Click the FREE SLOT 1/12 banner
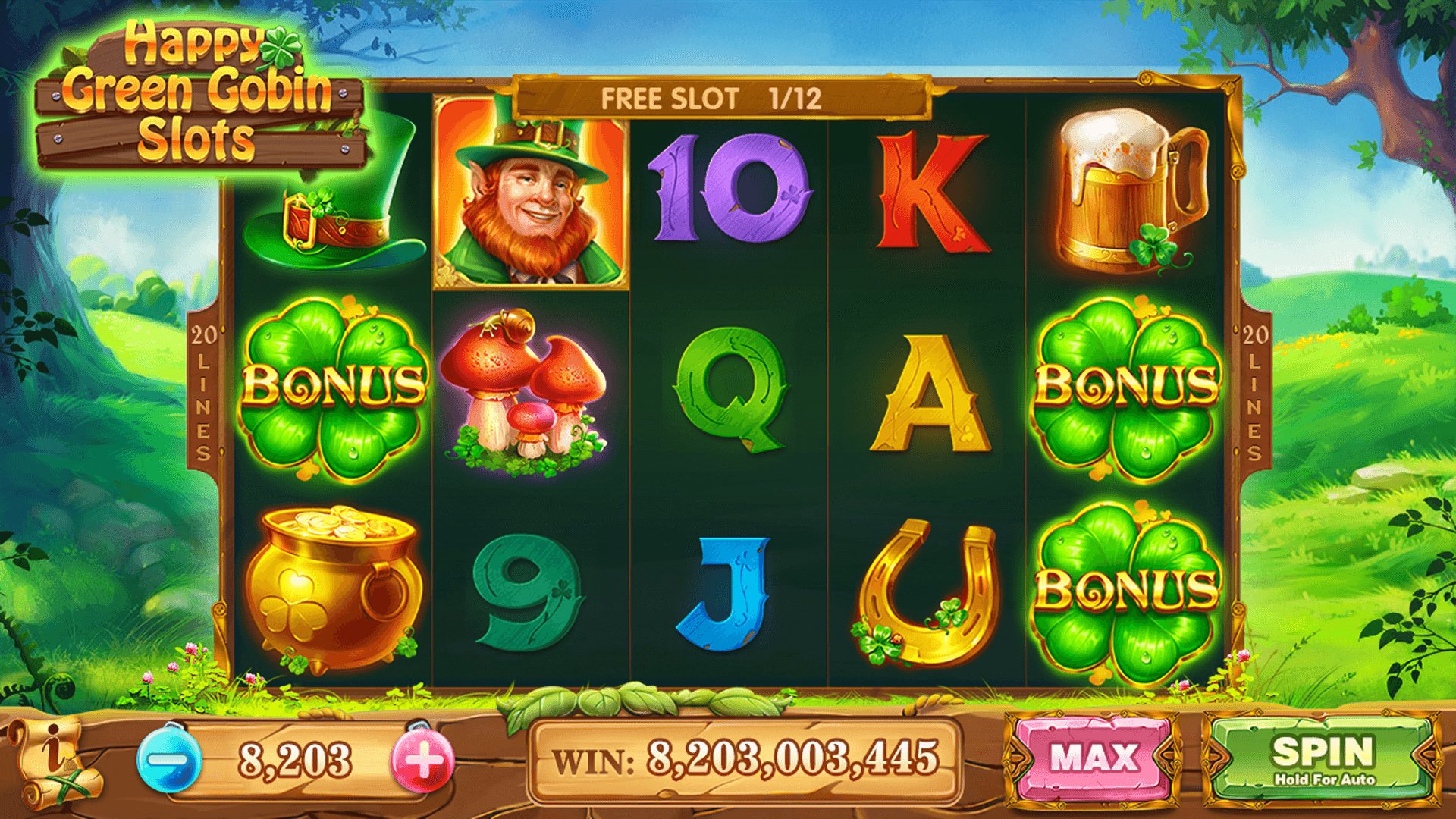The image size is (1456, 819). click(719, 96)
